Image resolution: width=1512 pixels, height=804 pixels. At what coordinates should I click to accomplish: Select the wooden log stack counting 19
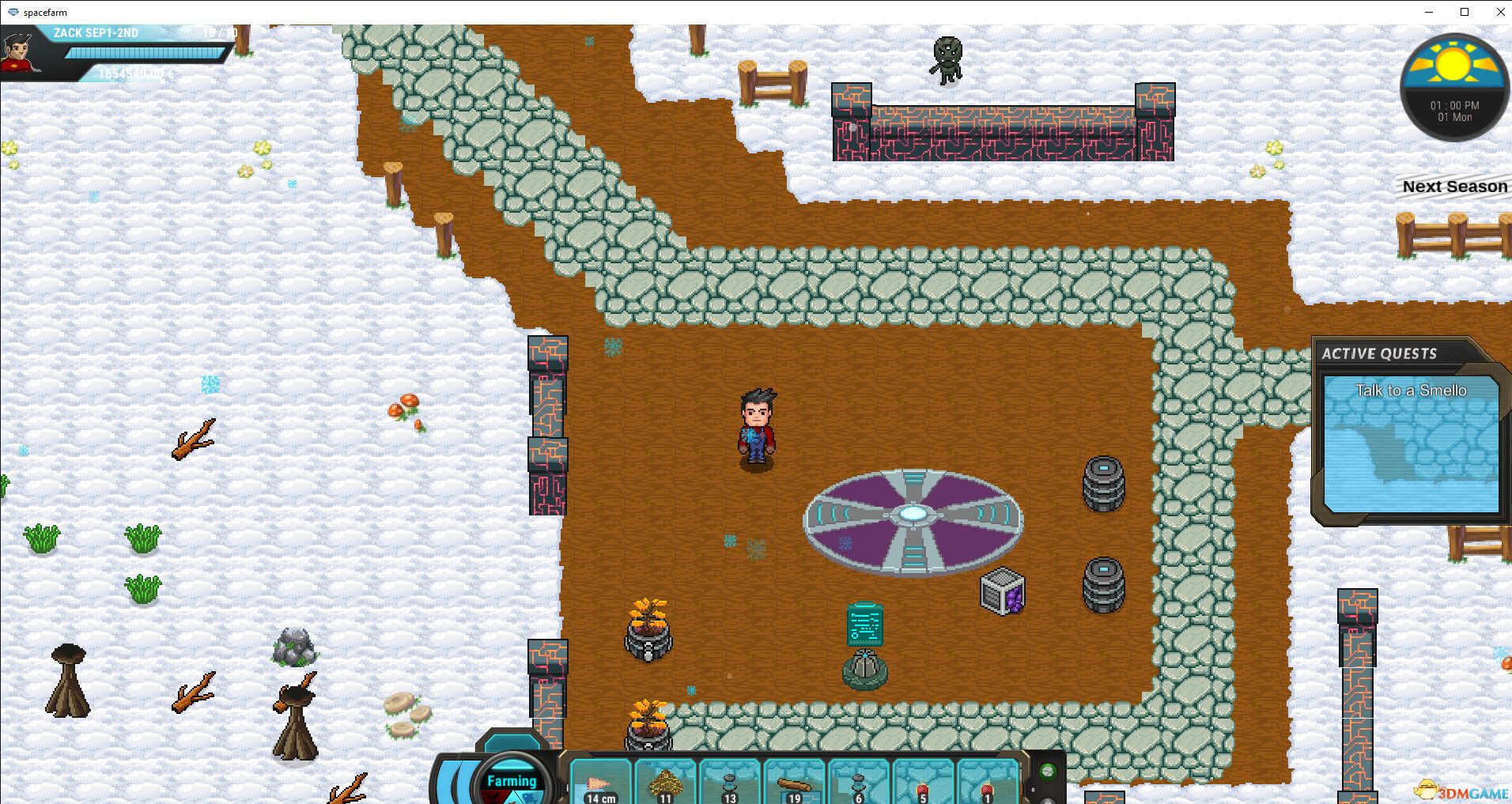coord(795,779)
